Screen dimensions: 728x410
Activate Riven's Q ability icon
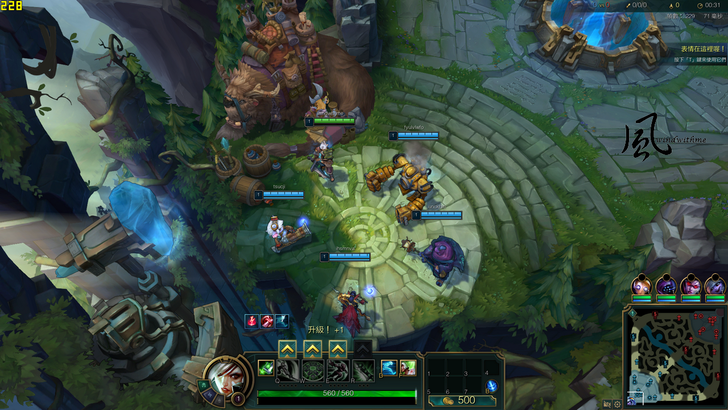[287, 370]
